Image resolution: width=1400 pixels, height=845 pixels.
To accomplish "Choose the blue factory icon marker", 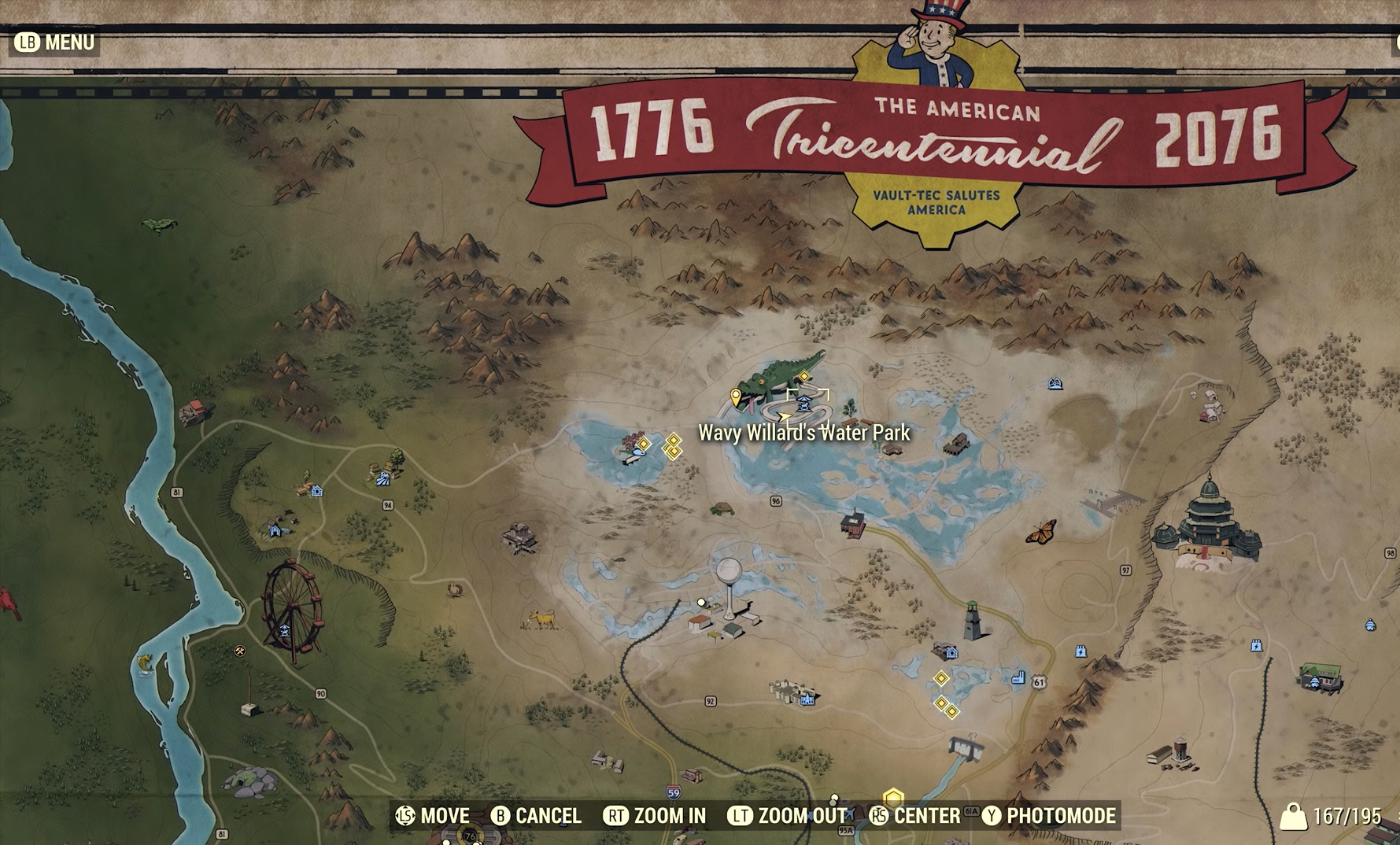I will [x=1018, y=677].
